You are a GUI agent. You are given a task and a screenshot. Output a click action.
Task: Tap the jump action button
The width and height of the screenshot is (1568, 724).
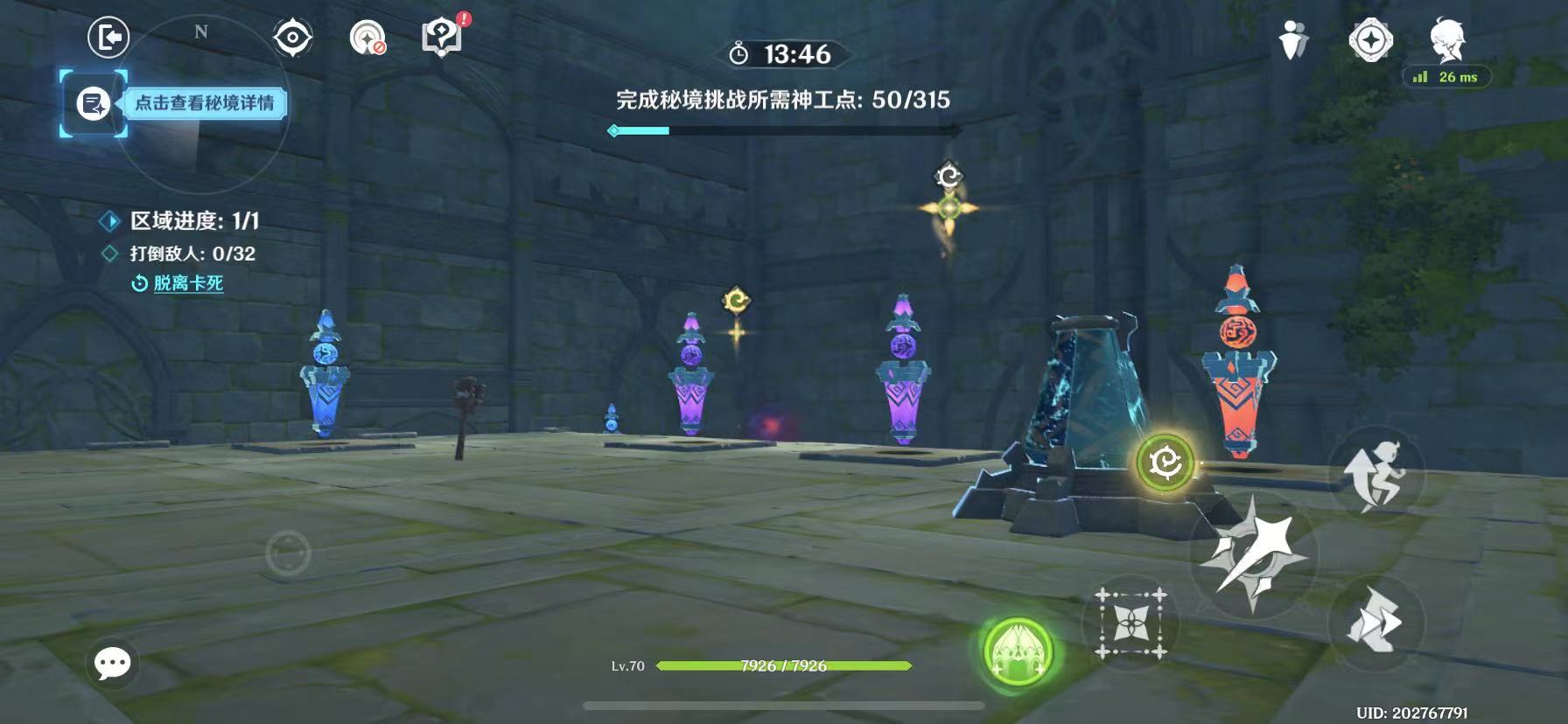click(1375, 477)
